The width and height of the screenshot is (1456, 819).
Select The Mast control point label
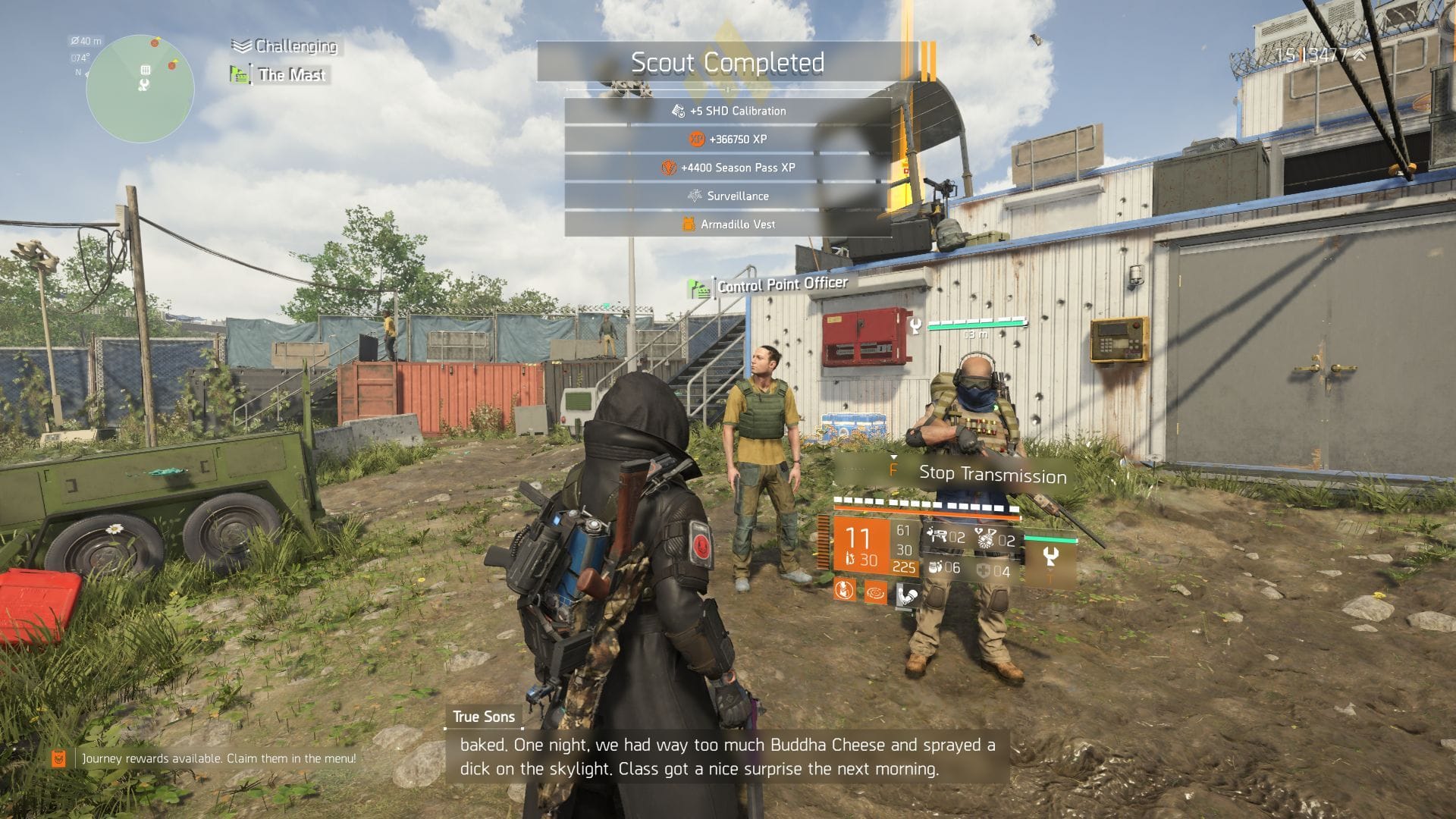[x=291, y=75]
